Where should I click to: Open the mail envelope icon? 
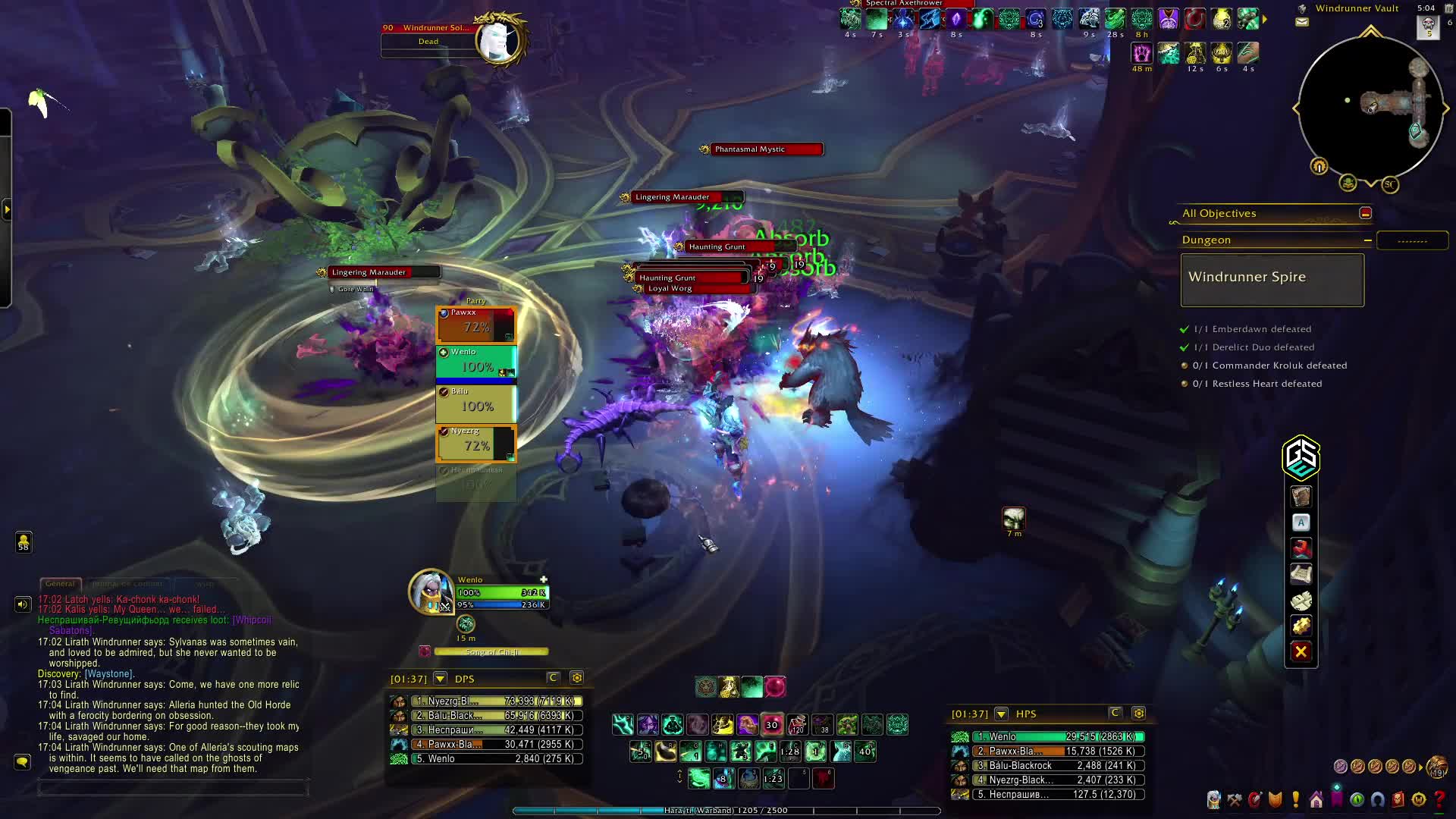(x=1302, y=22)
